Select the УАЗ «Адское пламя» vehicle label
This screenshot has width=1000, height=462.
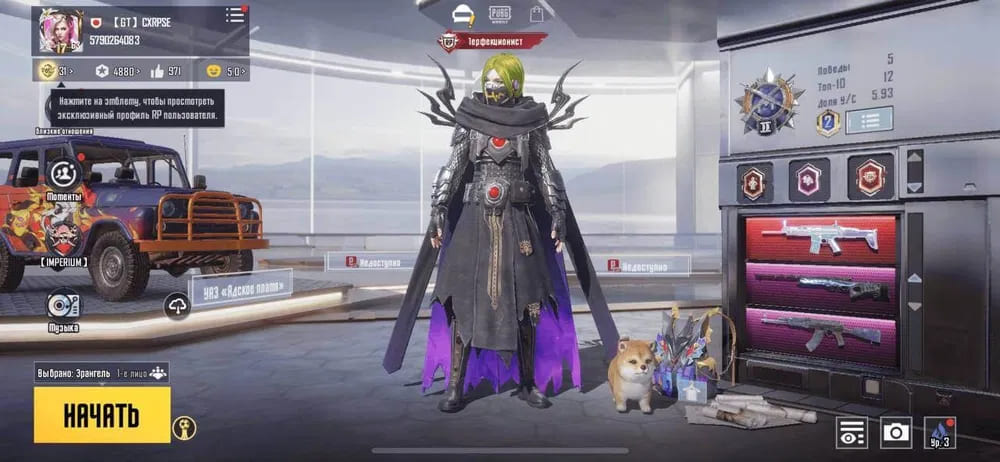pyautogui.click(x=240, y=290)
